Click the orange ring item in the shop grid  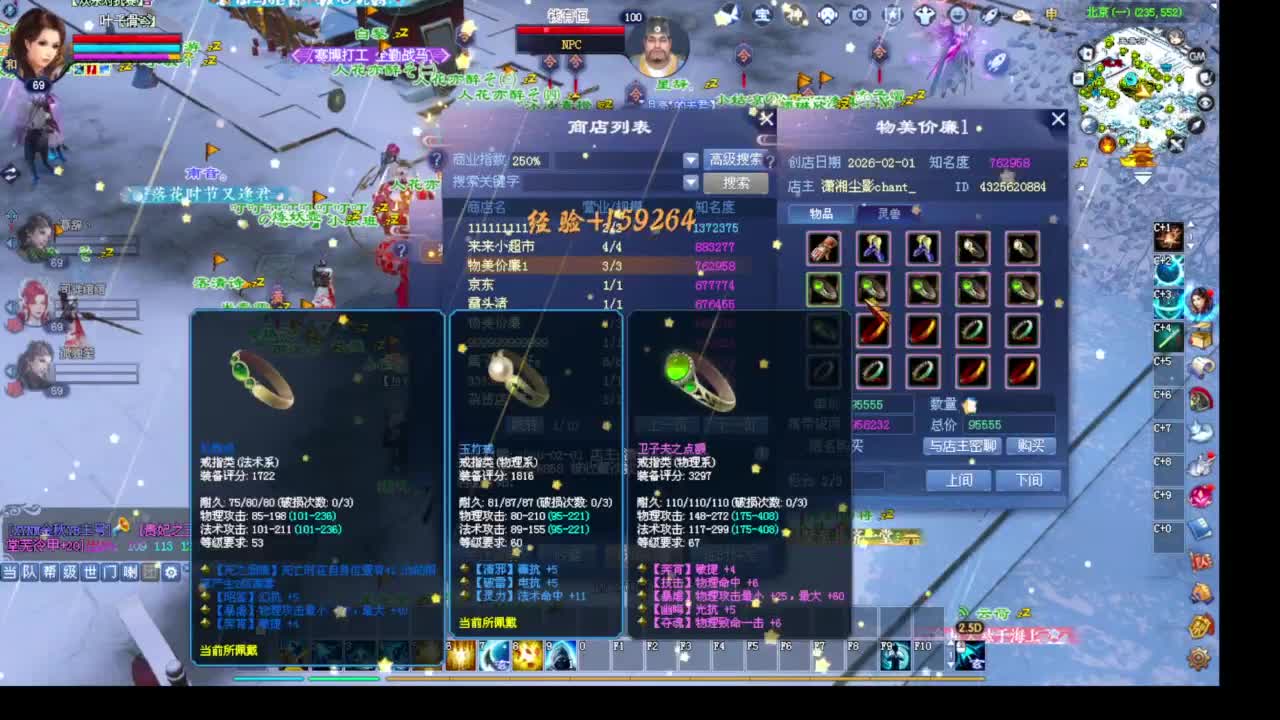[874, 330]
